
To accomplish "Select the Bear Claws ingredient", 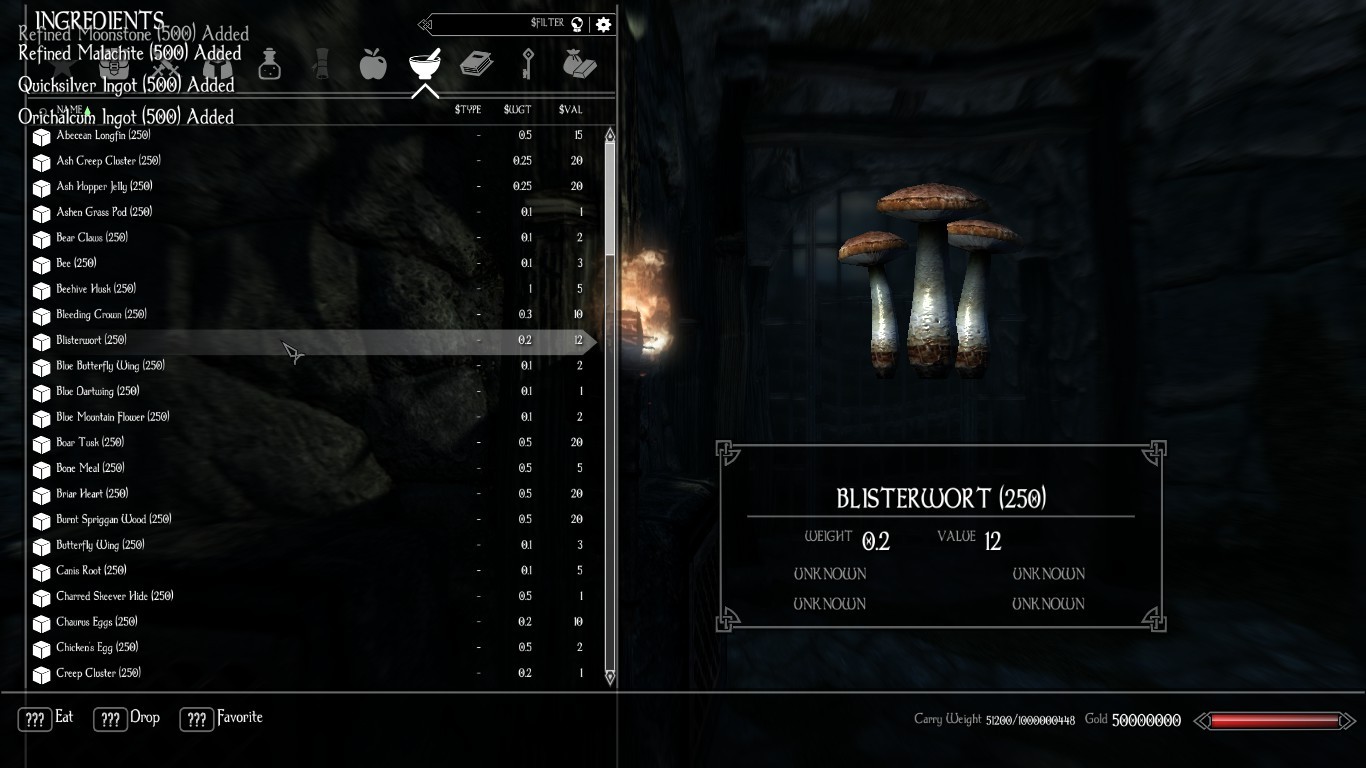I will tap(92, 238).
